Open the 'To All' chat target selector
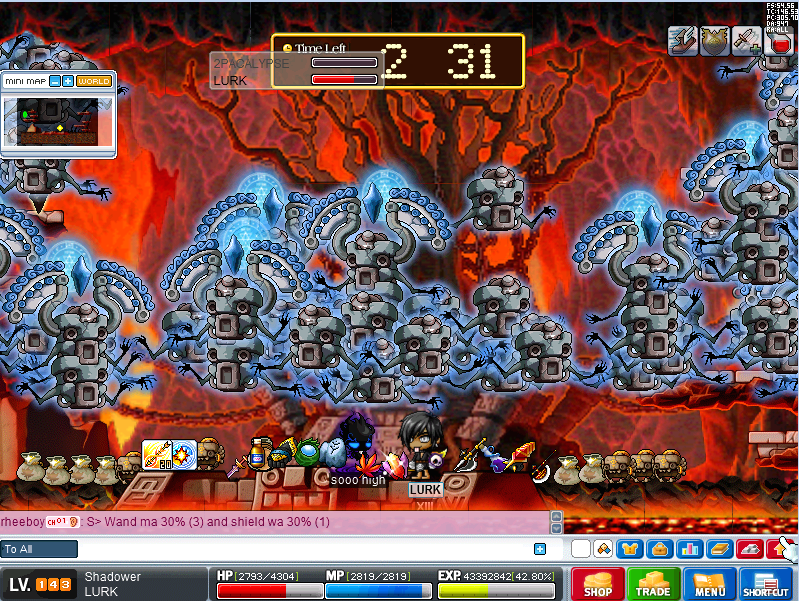This screenshot has height=601, width=799. point(39,548)
